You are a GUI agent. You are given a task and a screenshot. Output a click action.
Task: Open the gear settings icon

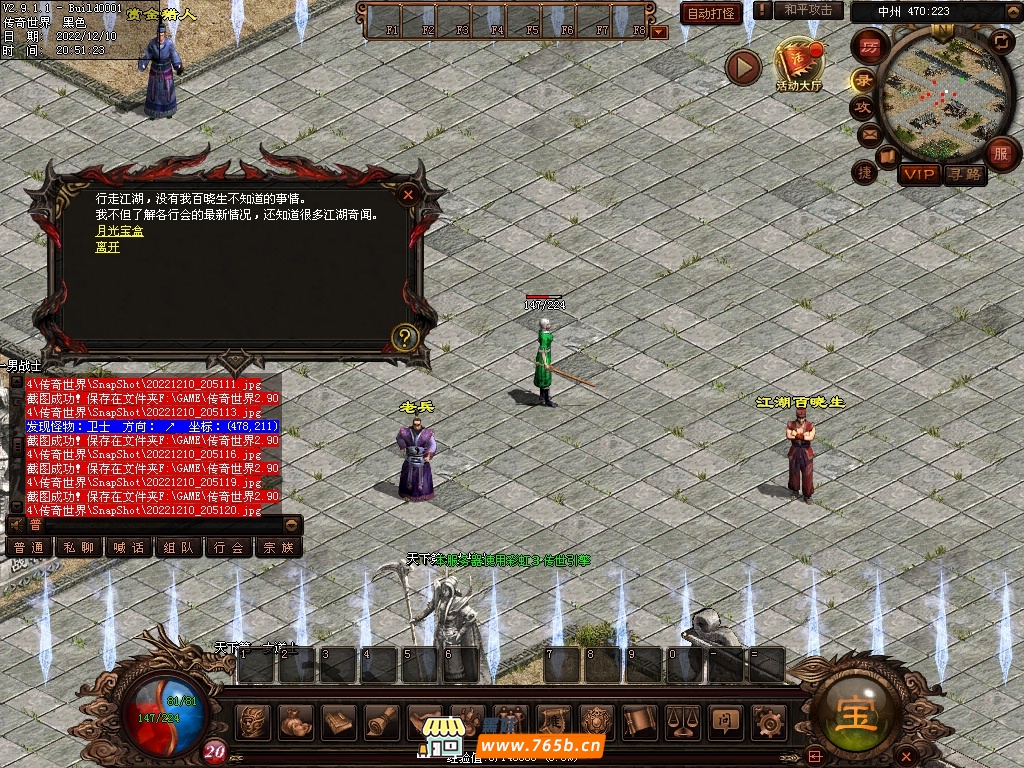click(x=768, y=720)
